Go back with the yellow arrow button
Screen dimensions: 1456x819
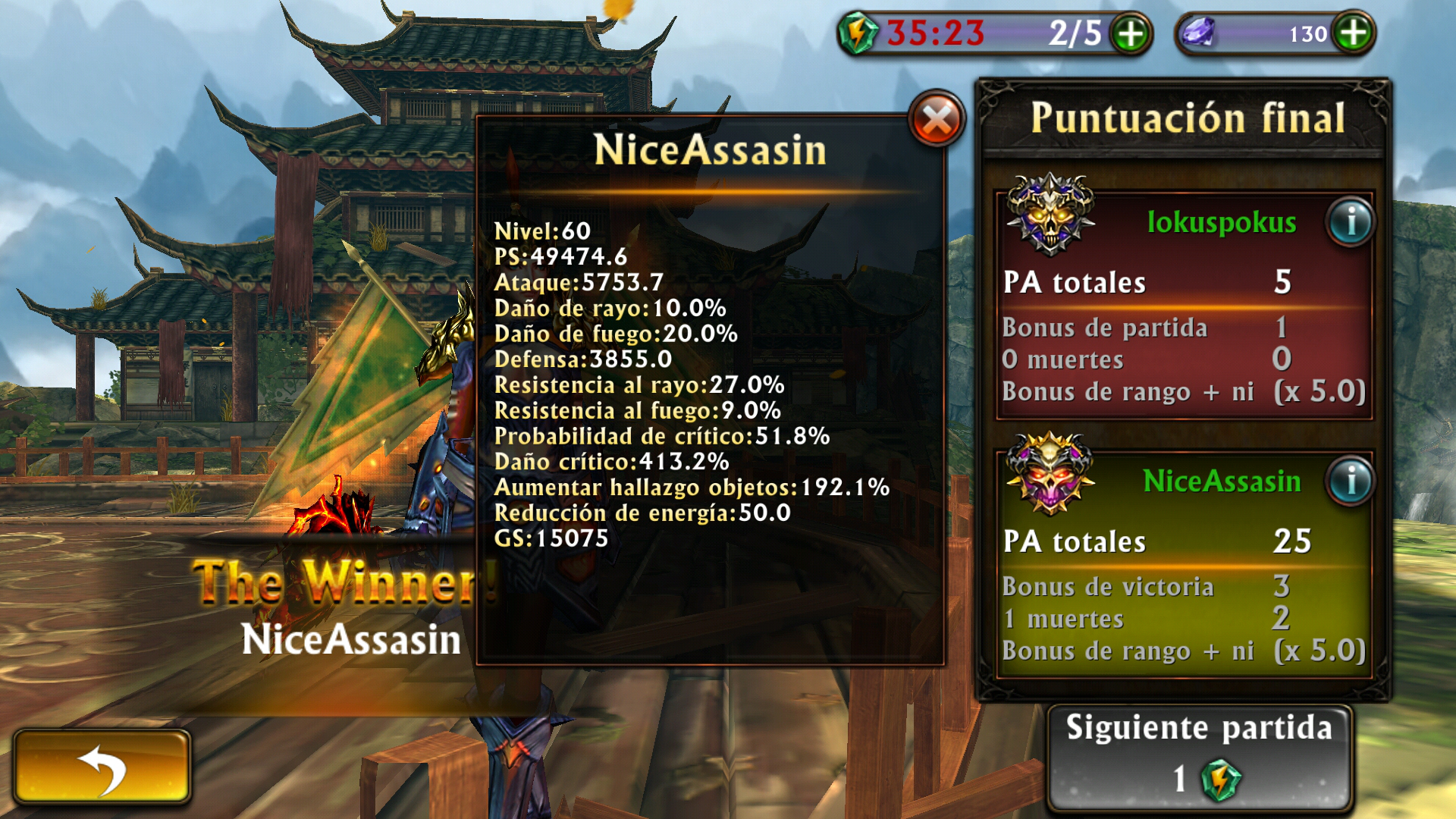pyautogui.click(x=102, y=767)
